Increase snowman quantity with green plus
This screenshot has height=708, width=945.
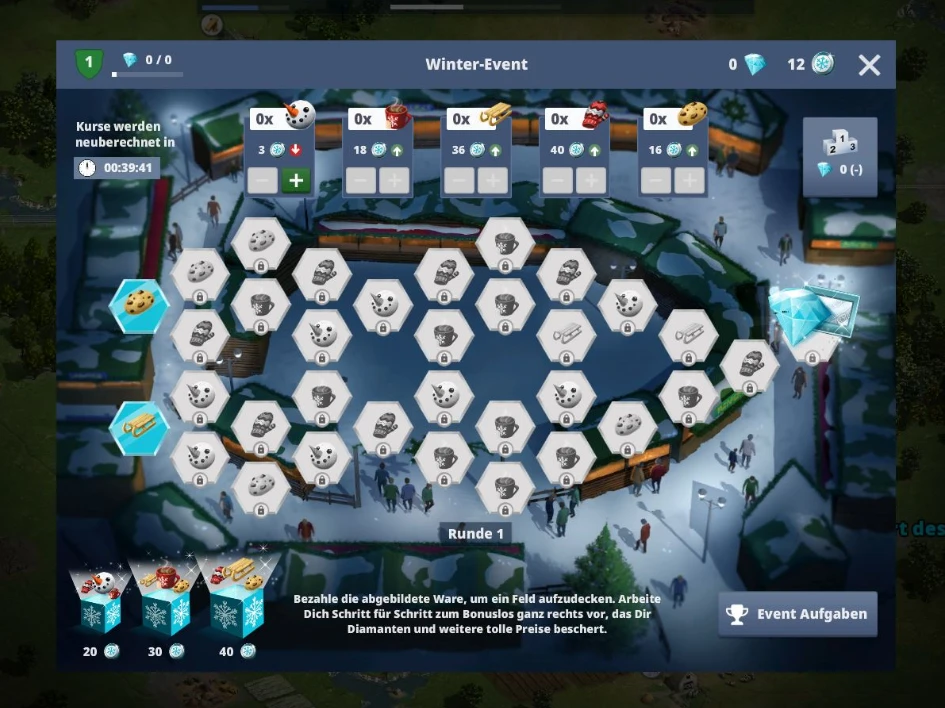296,181
